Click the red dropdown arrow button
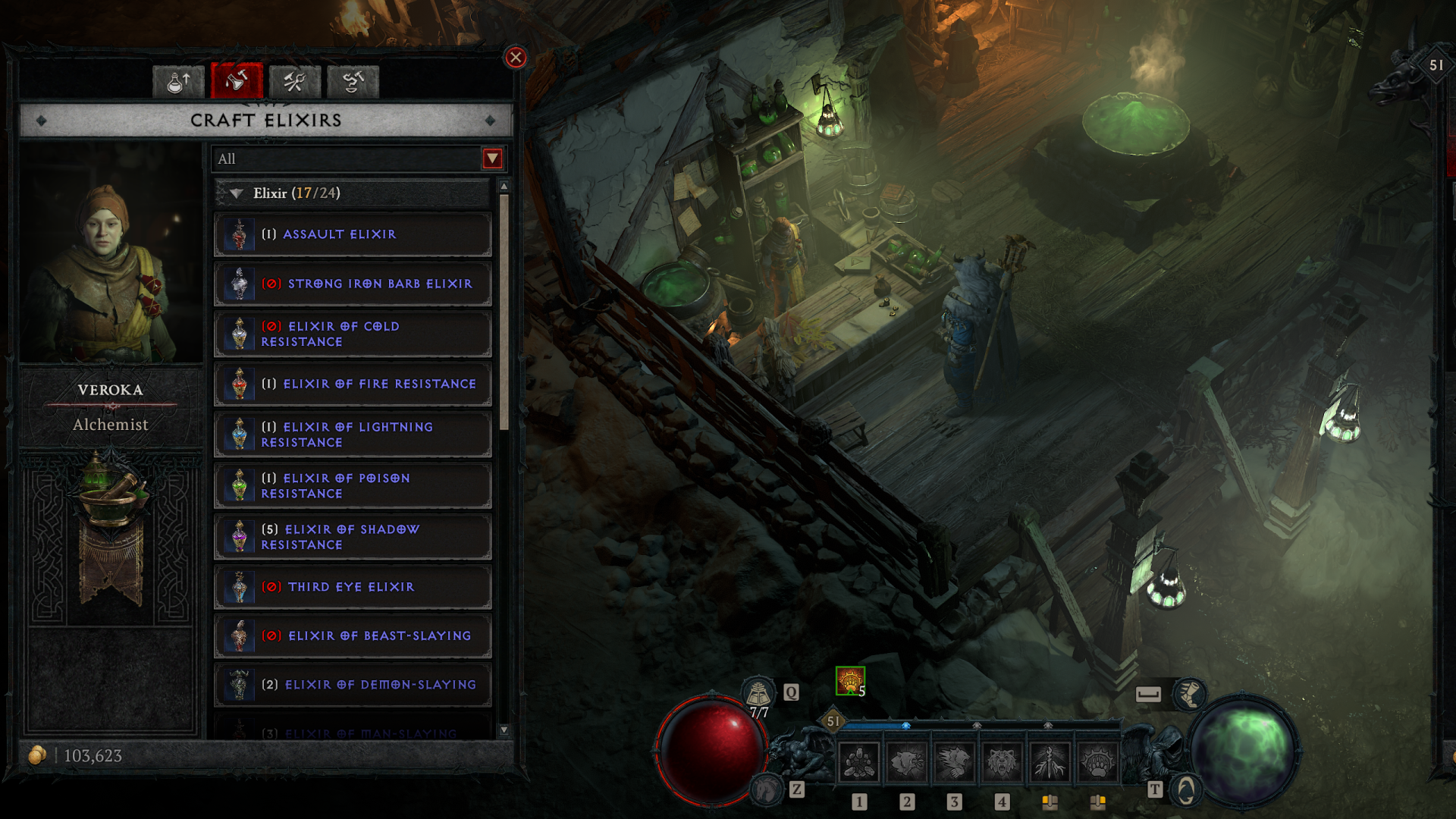1456x819 pixels. pos(494,158)
